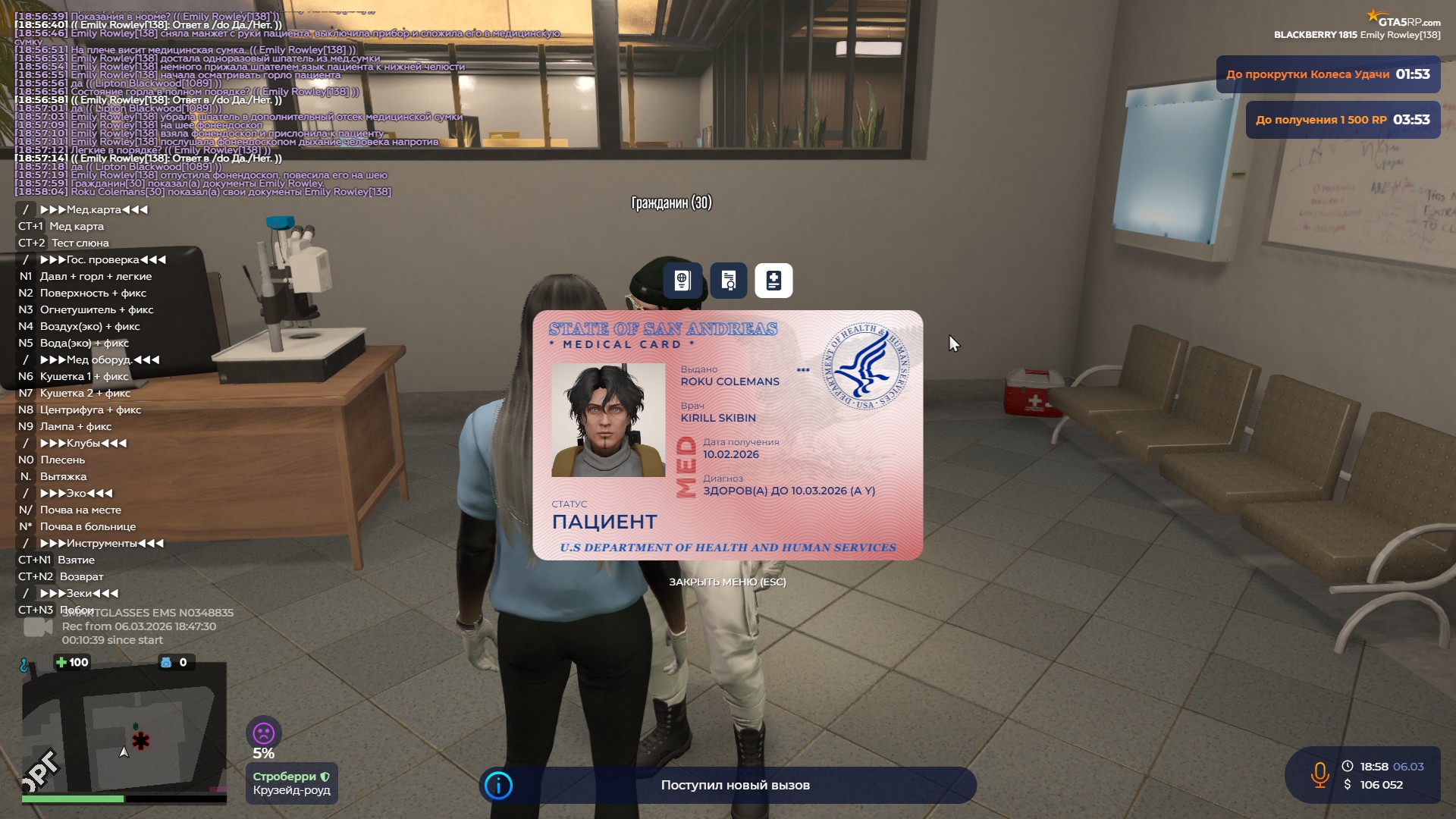Image resolution: width=1456 pixels, height=819 pixels.
Task: Click the three-dot marker on the medical card
Action: coord(803,370)
